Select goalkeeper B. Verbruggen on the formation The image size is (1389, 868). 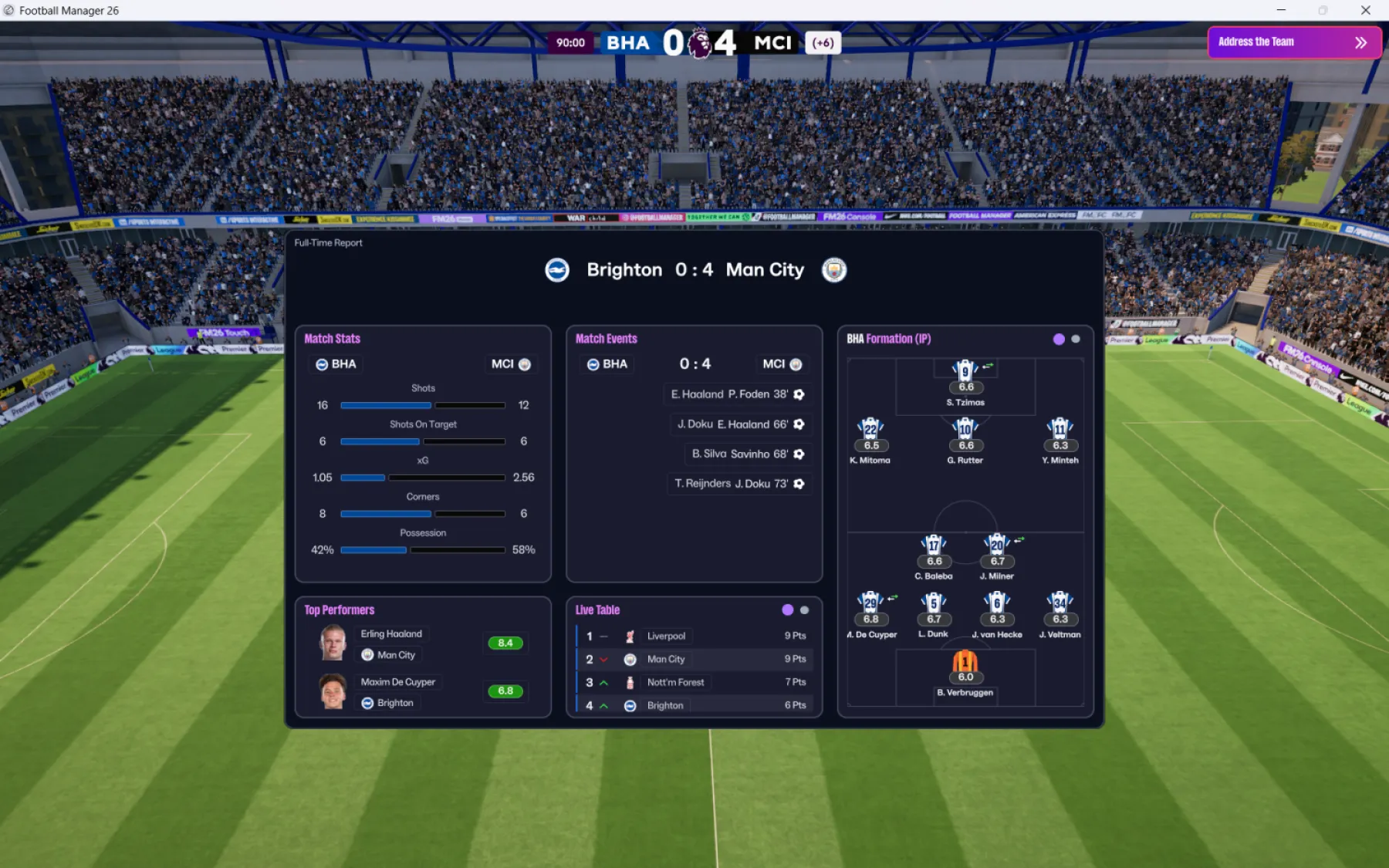coord(965,661)
